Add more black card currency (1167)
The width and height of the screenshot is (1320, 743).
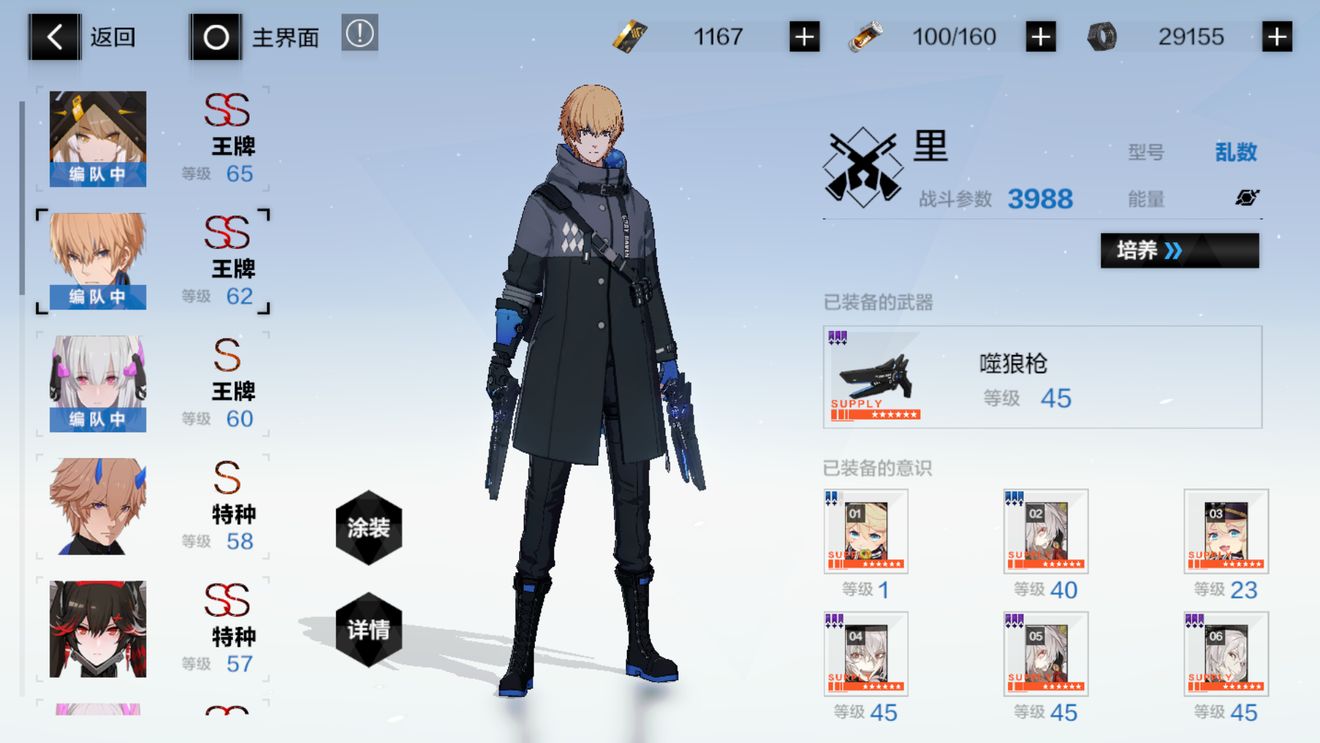(x=804, y=37)
